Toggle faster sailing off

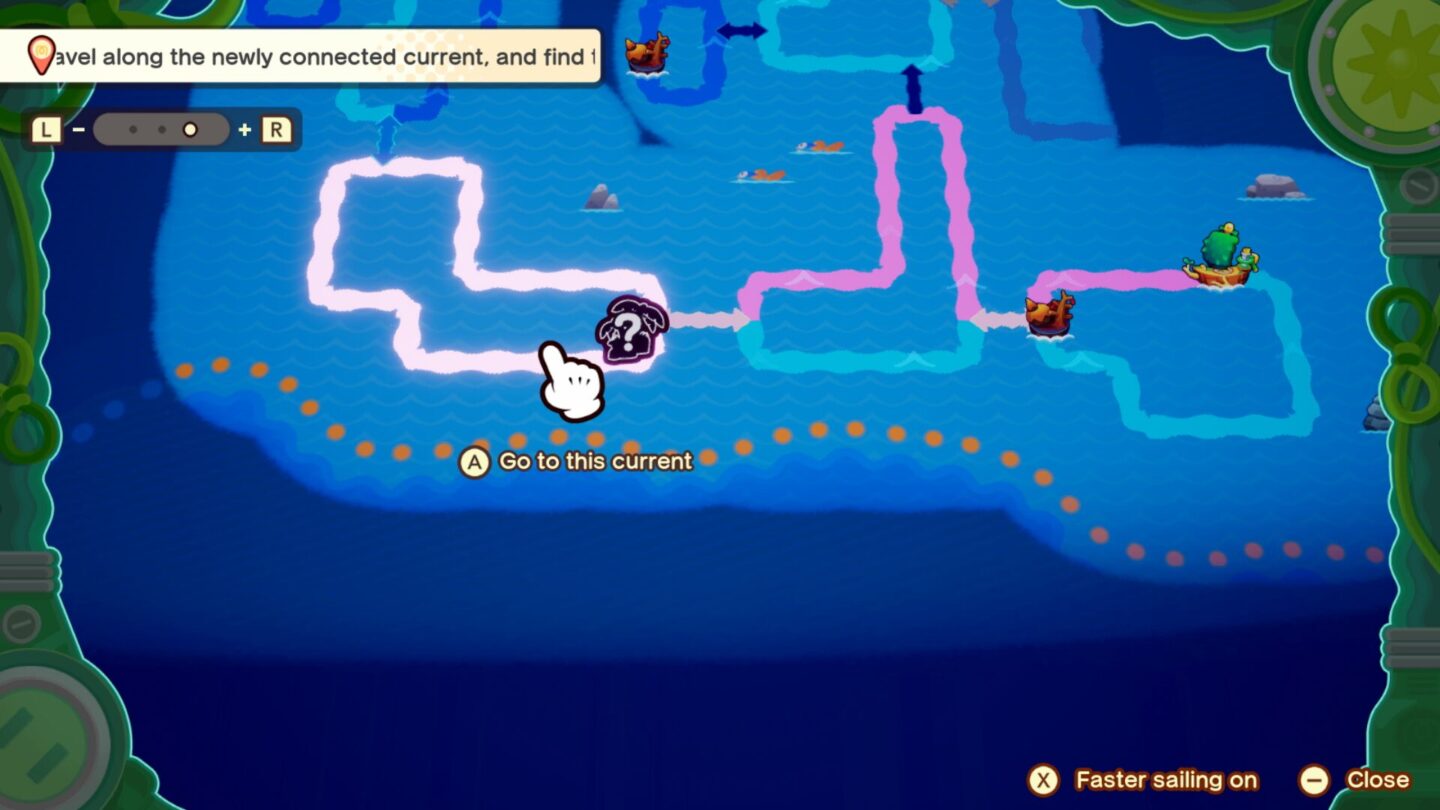click(1165, 779)
